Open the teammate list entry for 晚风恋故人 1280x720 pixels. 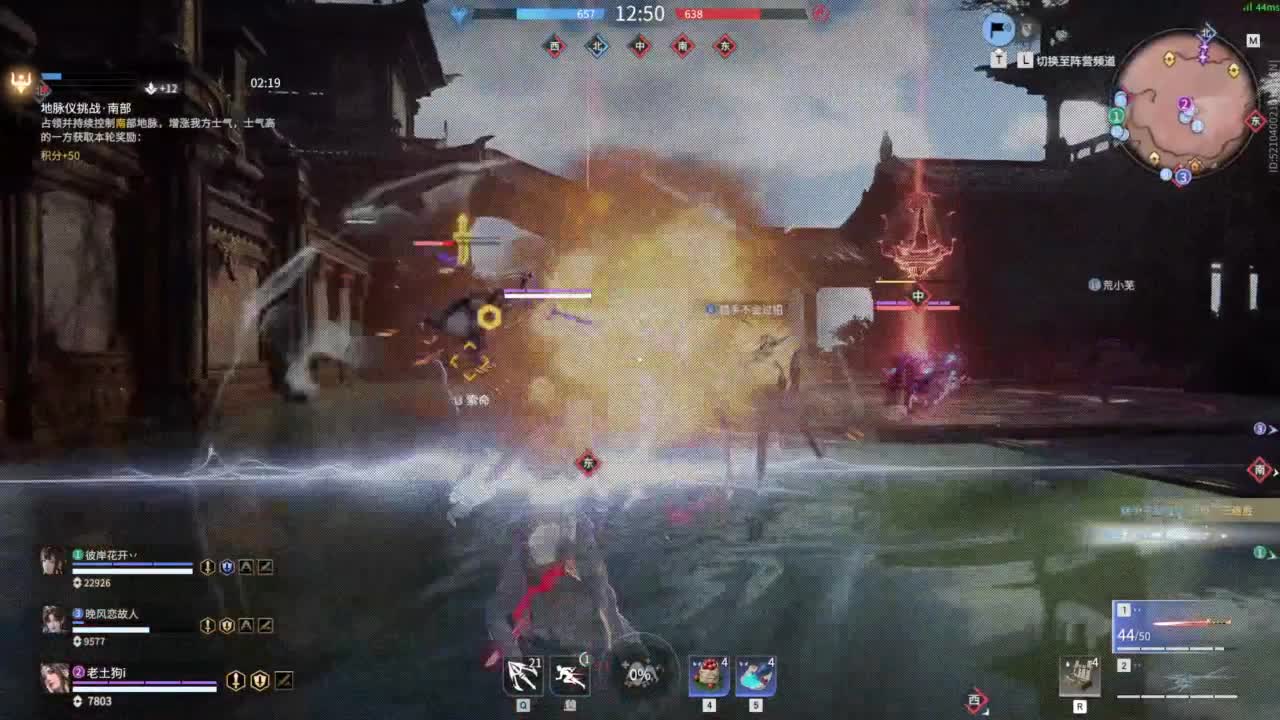[107, 618]
